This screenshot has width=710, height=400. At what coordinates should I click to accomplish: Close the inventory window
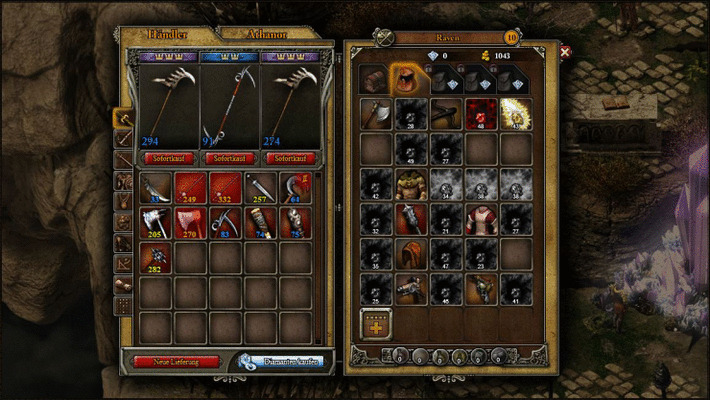point(566,51)
